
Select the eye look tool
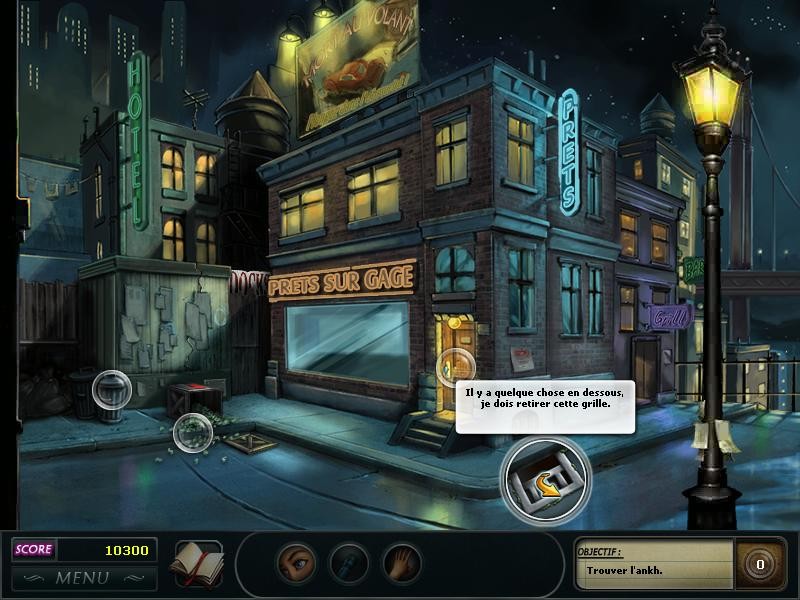click(296, 563)
